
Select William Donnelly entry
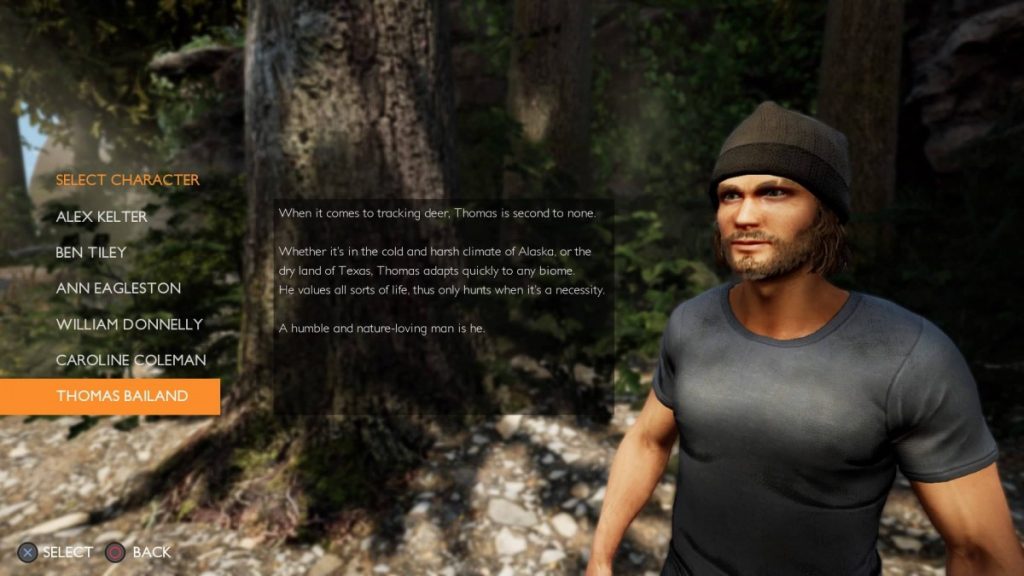tap(129, 324)
